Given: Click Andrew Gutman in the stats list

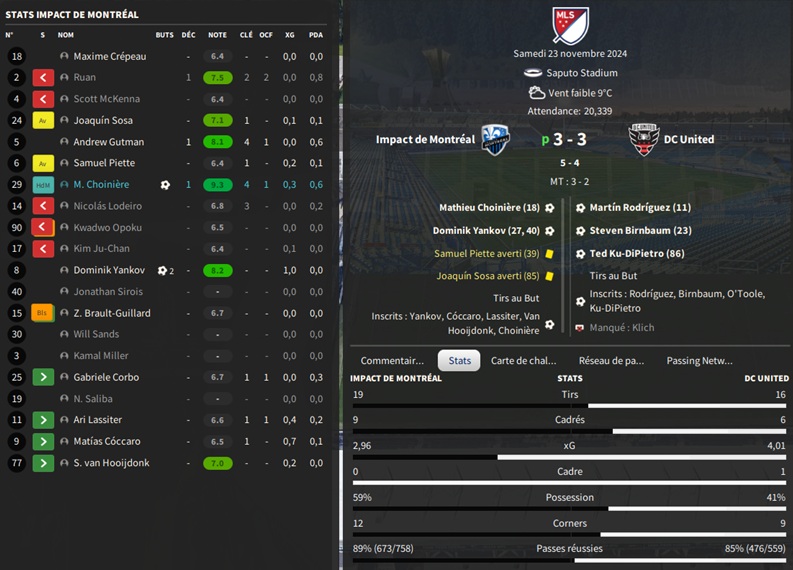Looking at the screenshot, I should (x=108, y=142).
